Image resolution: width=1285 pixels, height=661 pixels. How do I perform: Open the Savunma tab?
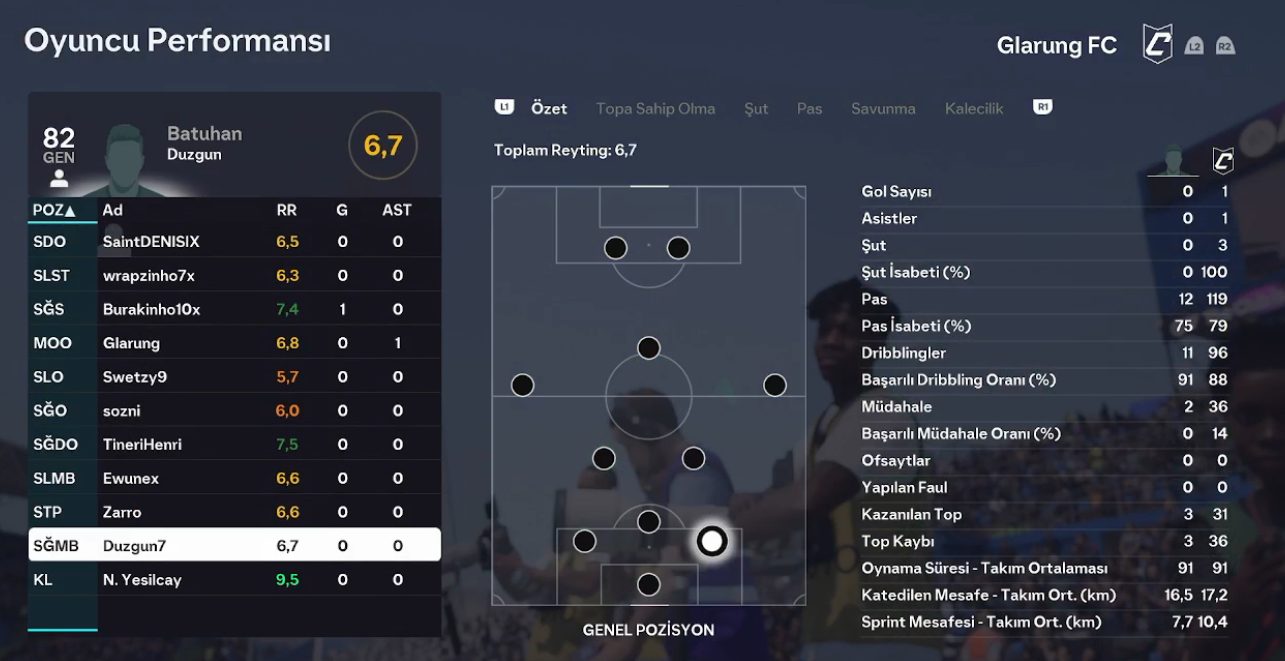pyautogui.click(x=883, y=108)
